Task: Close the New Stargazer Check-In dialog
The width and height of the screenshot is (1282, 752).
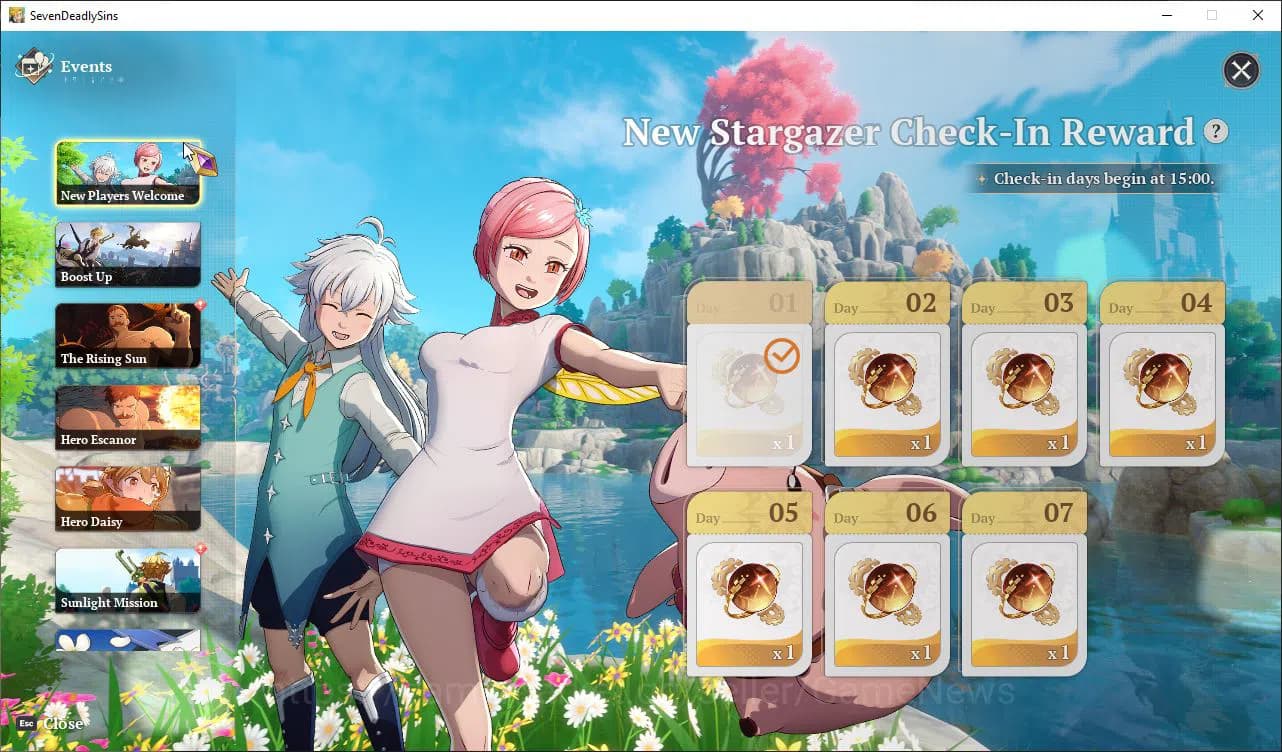Action: 1241,70
